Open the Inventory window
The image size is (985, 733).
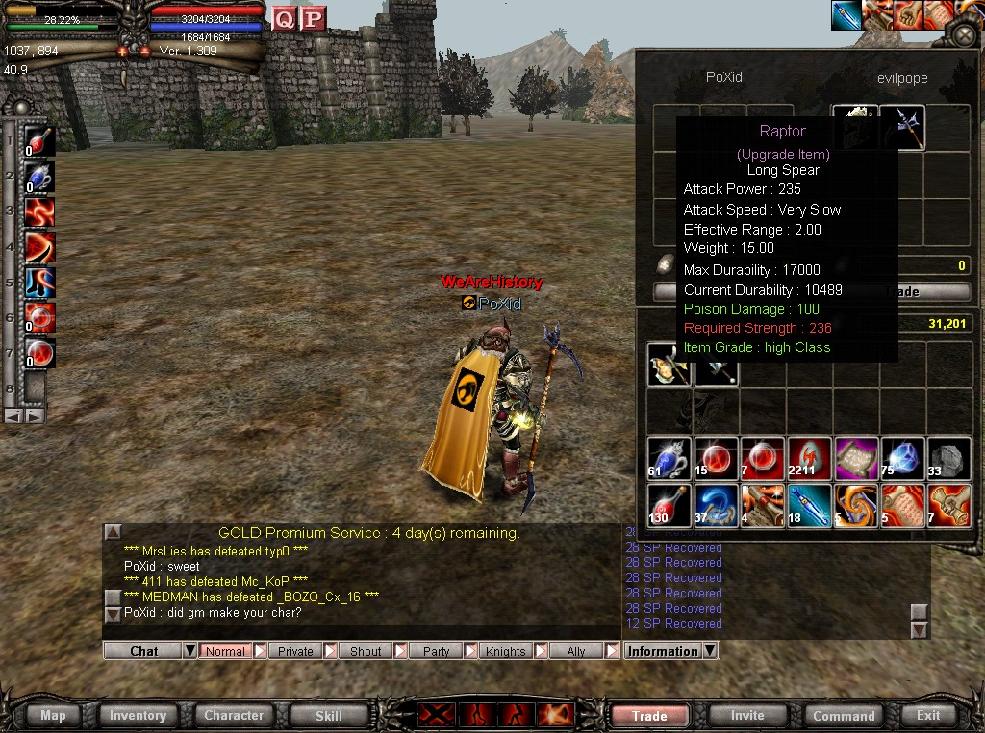click(138, 715)
